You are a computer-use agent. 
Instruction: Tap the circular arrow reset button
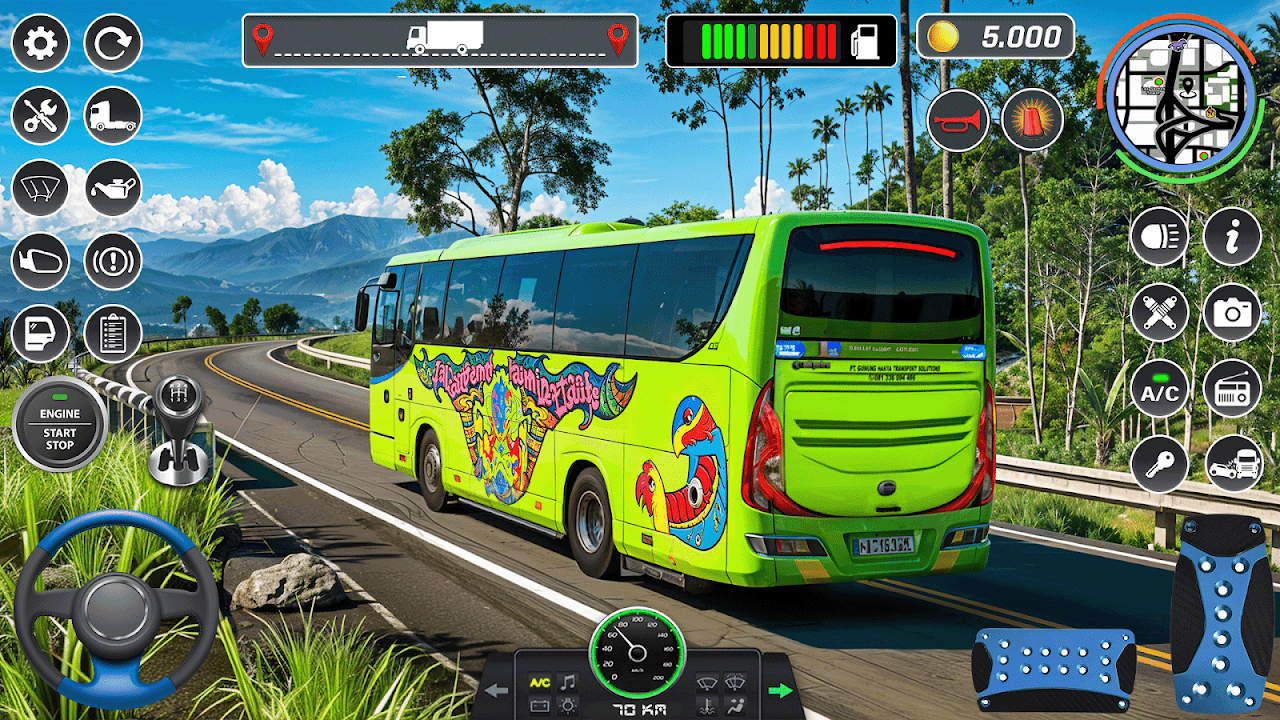click(x=113, y=43)
